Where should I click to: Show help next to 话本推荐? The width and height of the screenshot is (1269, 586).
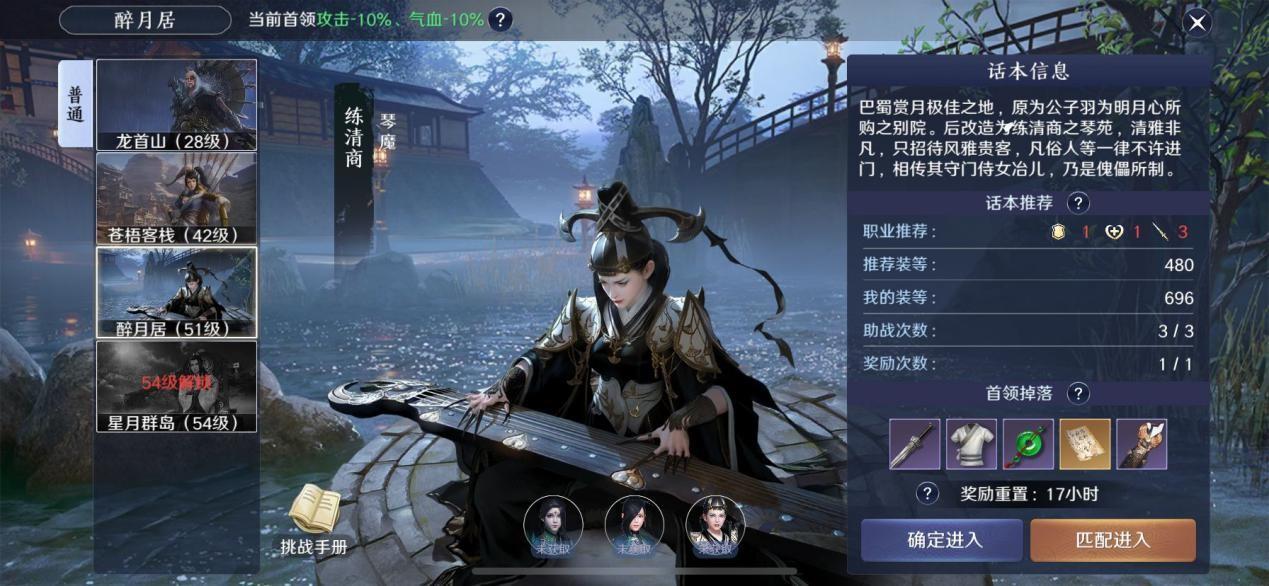tap(1077, 203)
